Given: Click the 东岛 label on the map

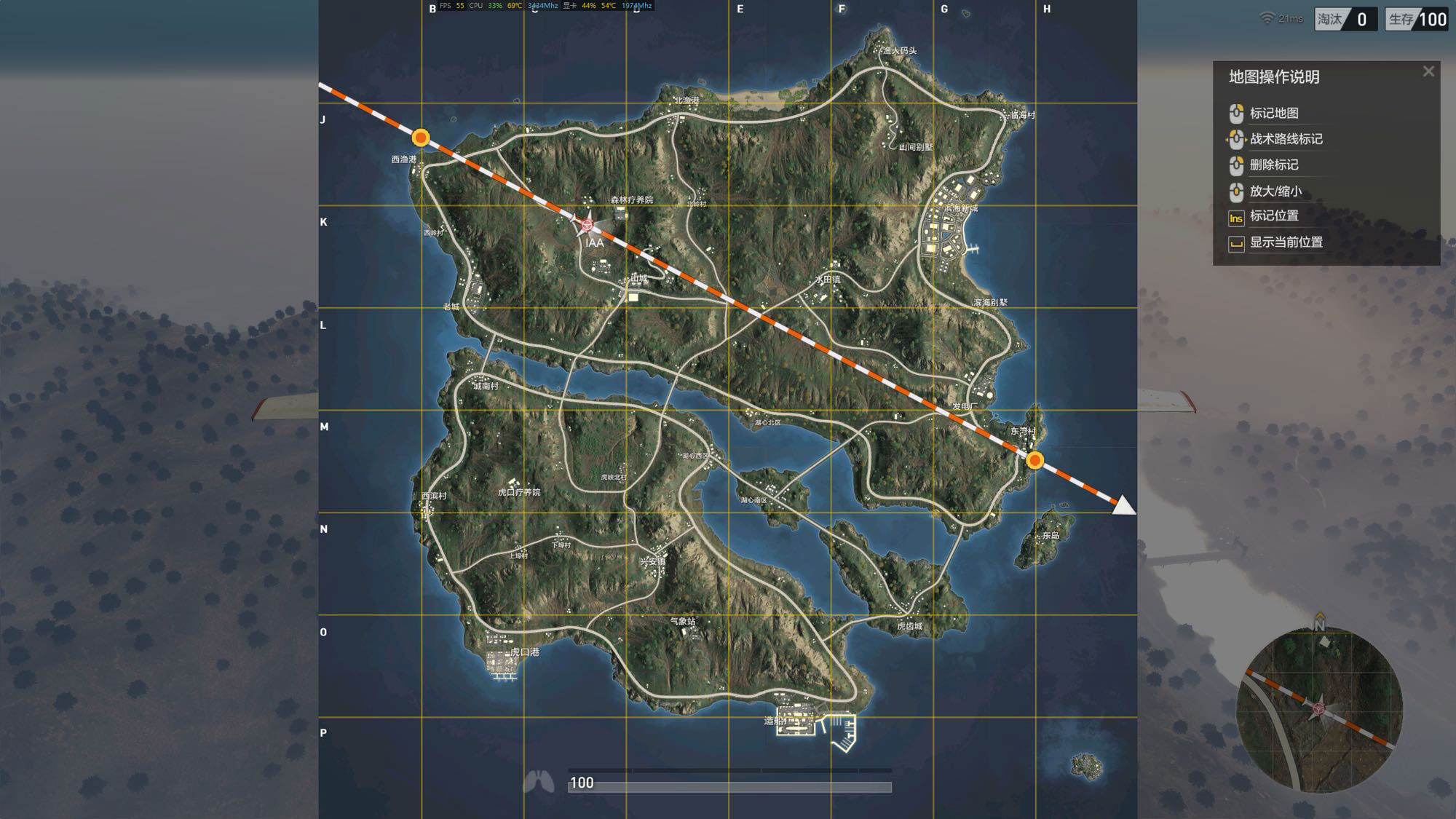Looking at the screenshot, I should pyautogui.click(x=1051, y=535).
